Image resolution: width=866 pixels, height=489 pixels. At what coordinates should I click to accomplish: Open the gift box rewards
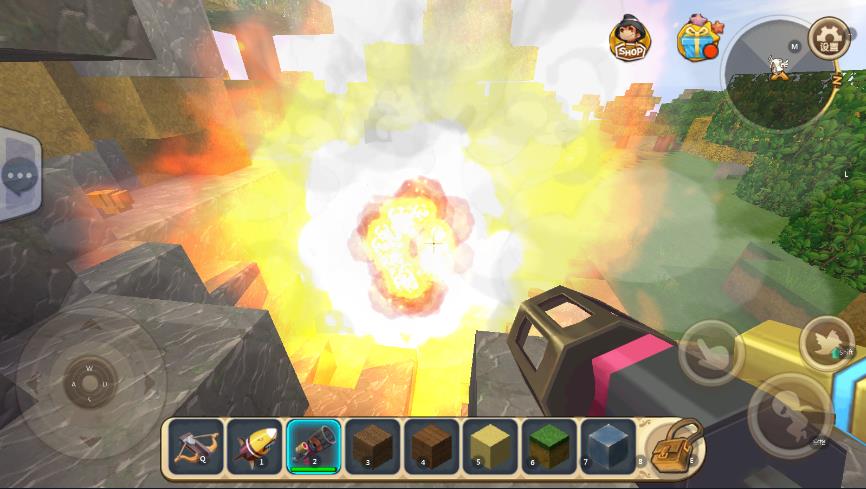695,40
